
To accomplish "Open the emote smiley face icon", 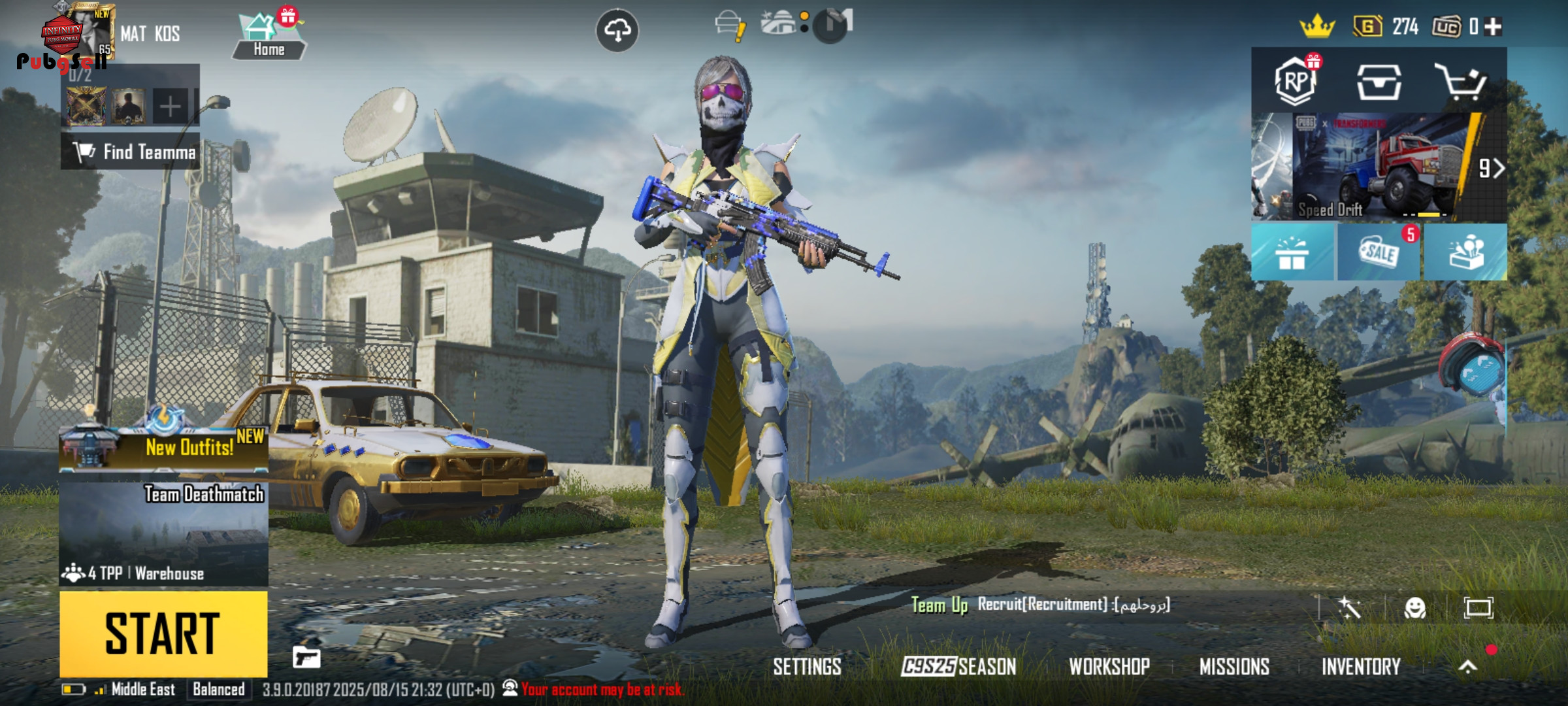I will tap(1415, 608).
